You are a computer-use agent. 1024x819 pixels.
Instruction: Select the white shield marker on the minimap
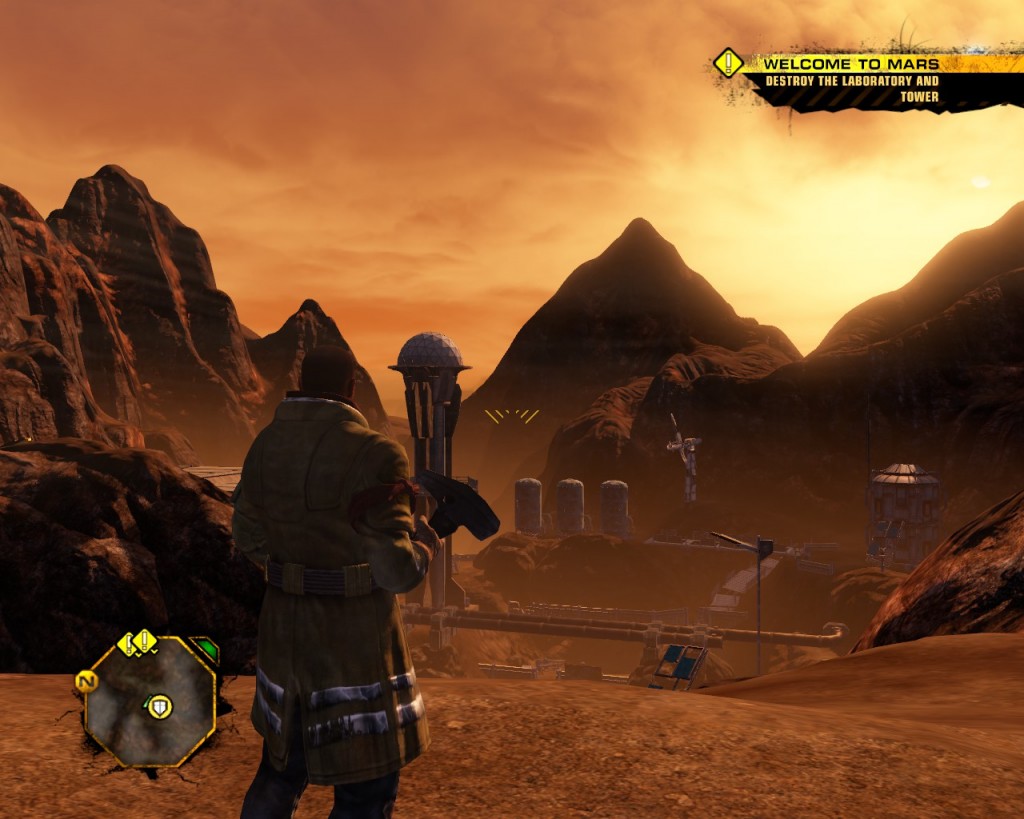(x=159, y=707)
